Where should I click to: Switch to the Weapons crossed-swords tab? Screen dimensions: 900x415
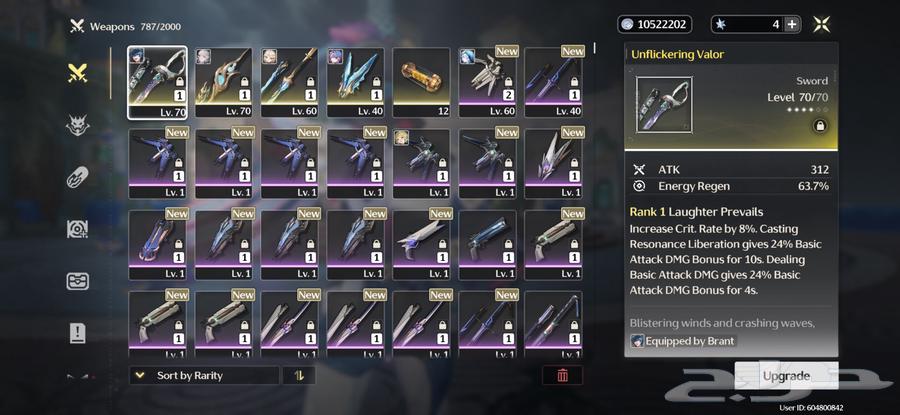tap(77, 73)
